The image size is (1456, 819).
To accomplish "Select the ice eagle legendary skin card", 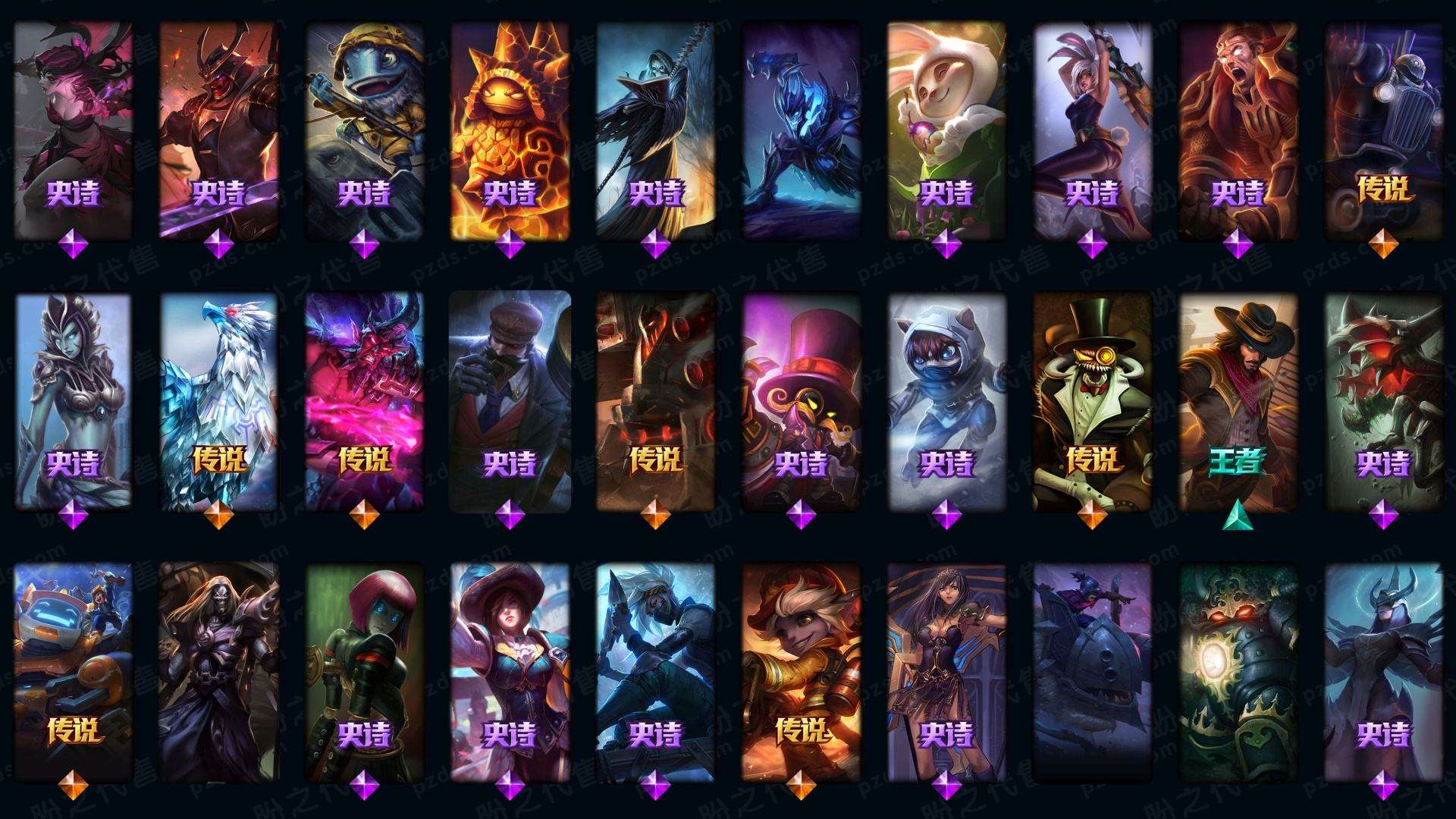I will (218, 400).
